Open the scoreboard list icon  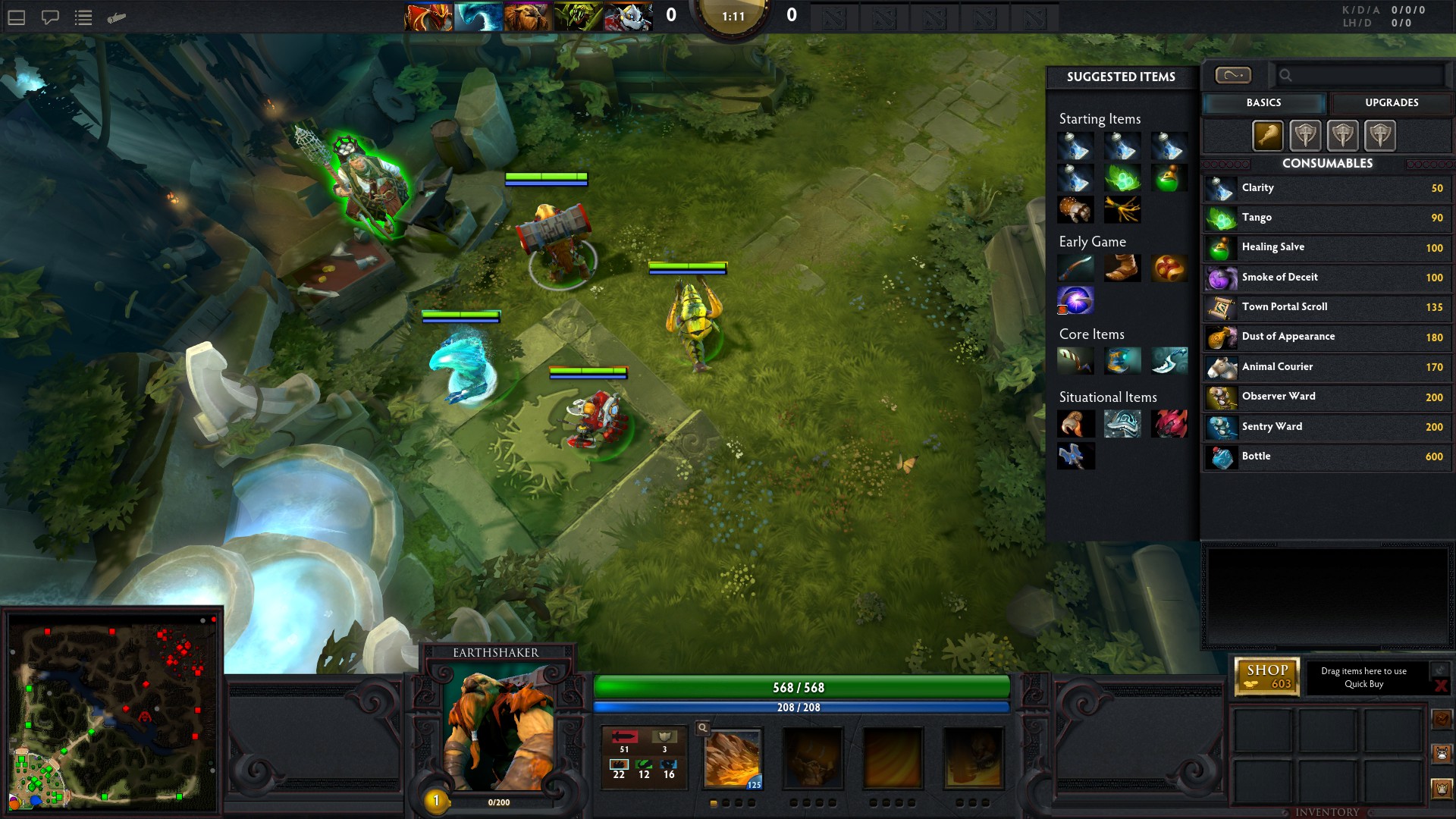coord(83,17)
